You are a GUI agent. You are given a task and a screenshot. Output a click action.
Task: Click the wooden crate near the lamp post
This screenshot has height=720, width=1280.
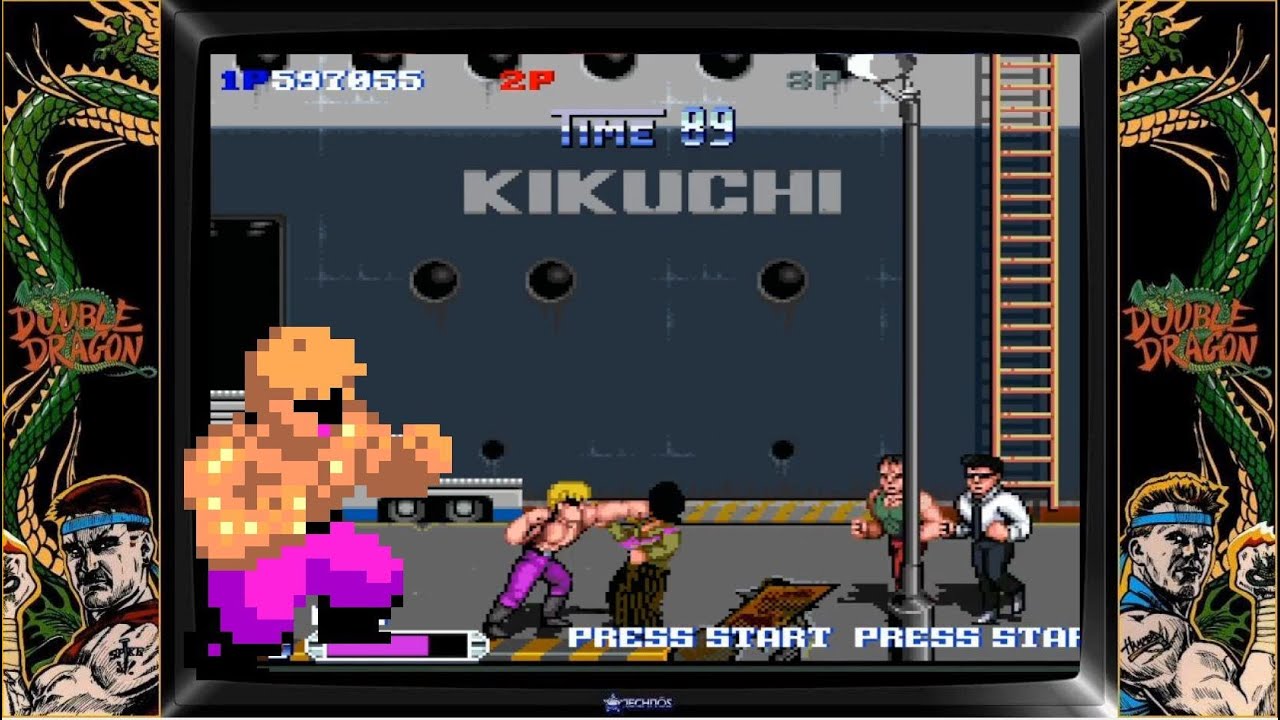coord(785,600)
